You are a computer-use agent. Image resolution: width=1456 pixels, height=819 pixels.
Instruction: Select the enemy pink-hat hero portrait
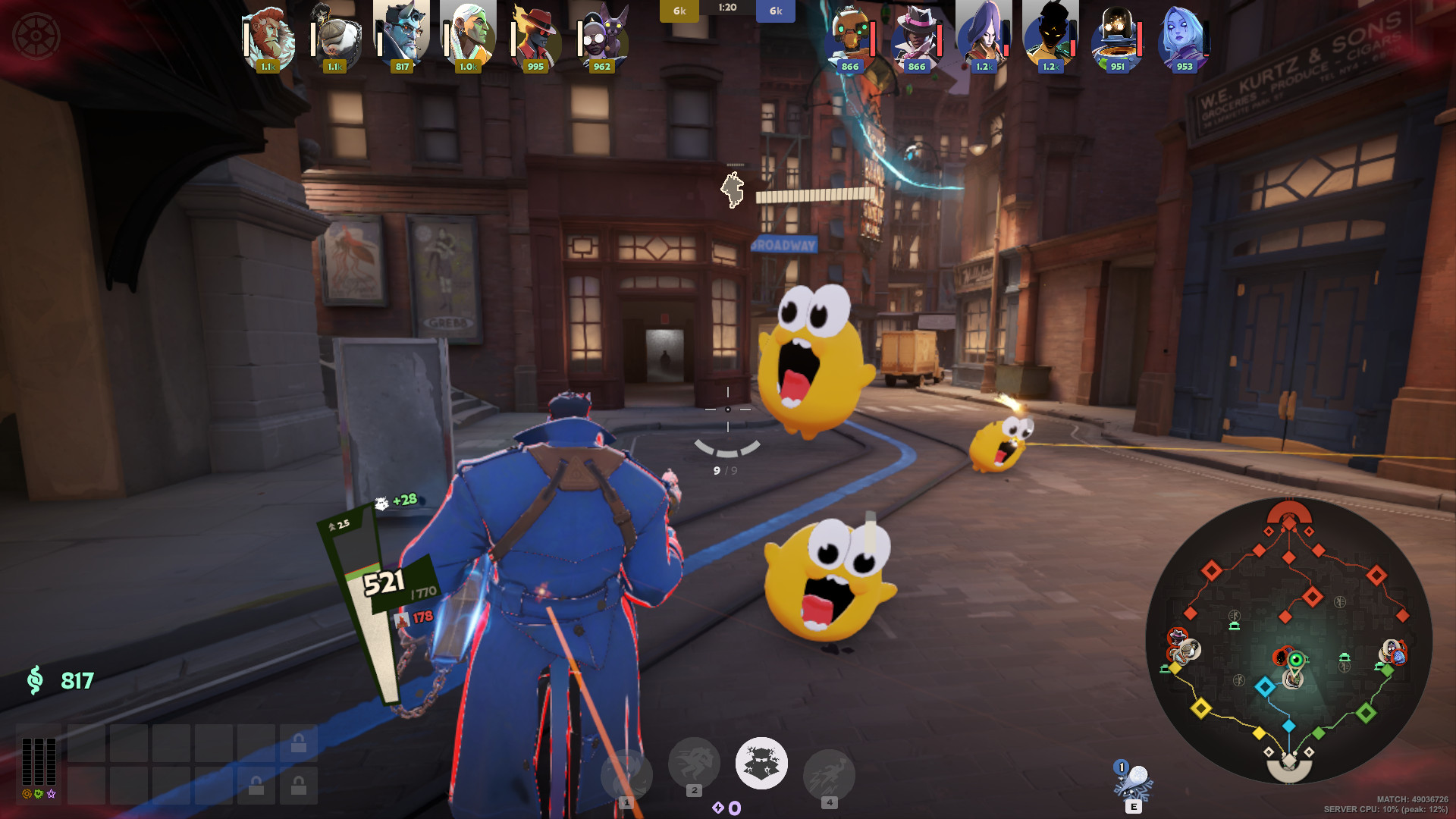[916, 36]
